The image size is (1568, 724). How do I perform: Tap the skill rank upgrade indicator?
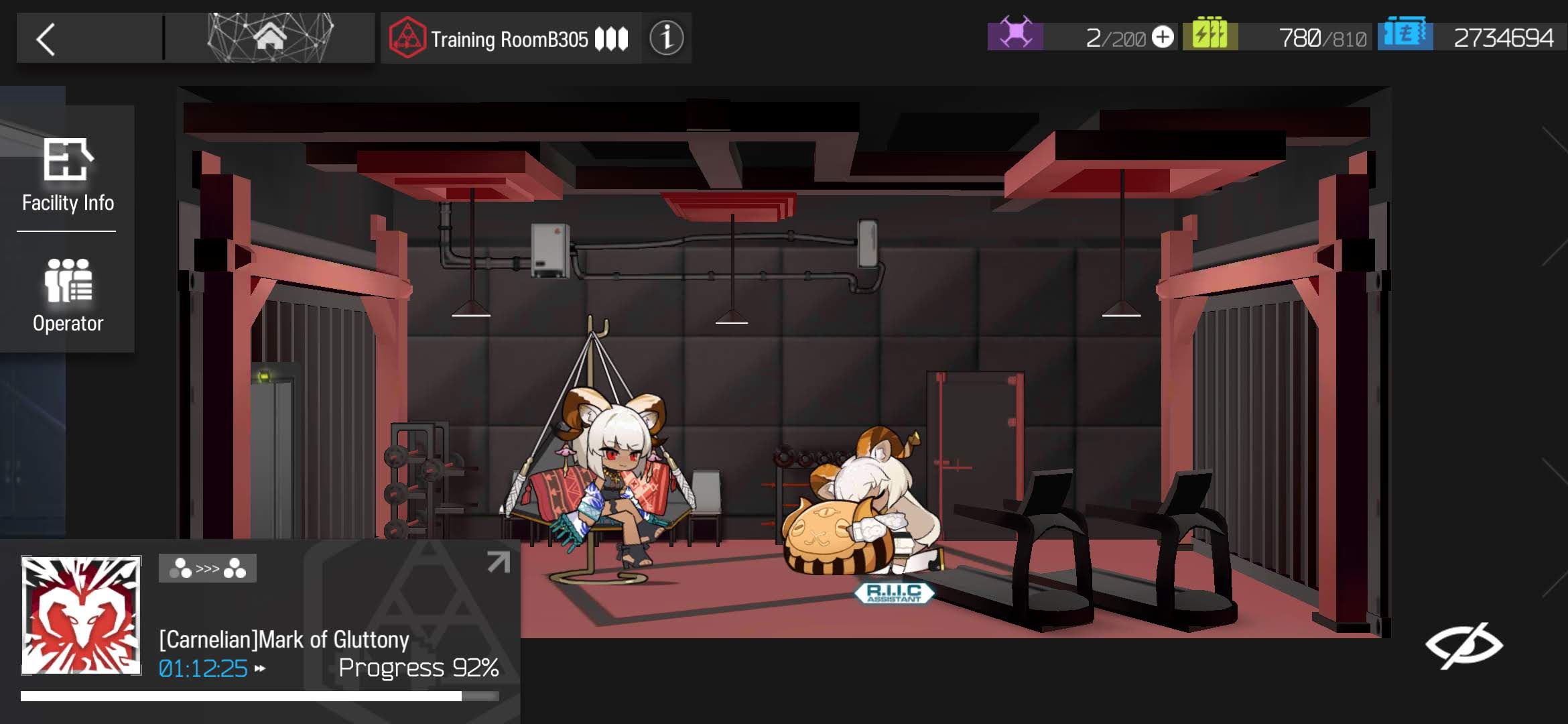(207, 568)
